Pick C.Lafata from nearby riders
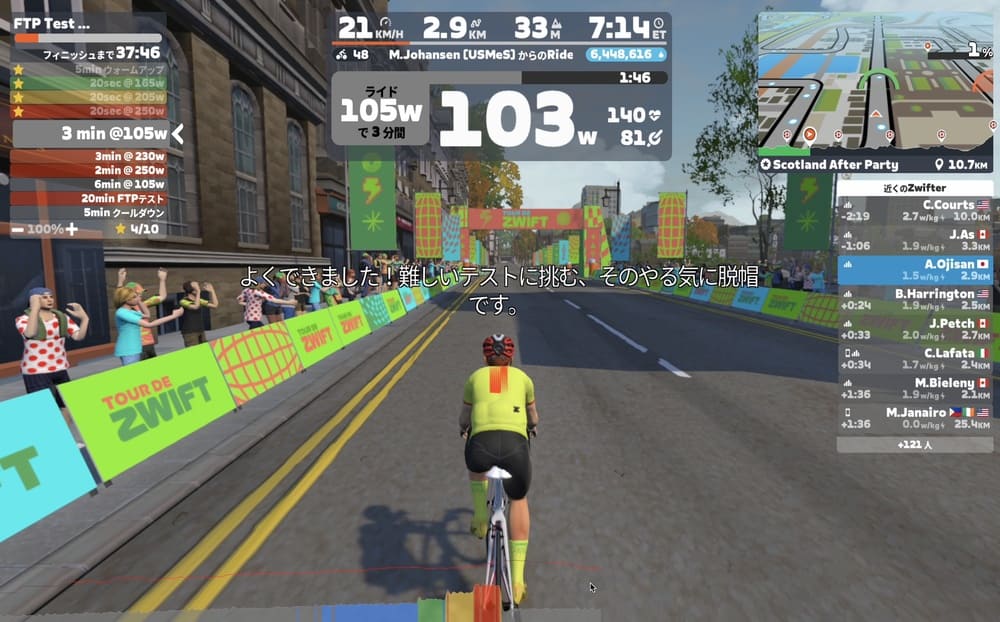This screenshot has width=1000, height=622. click(x=915, y=358)
